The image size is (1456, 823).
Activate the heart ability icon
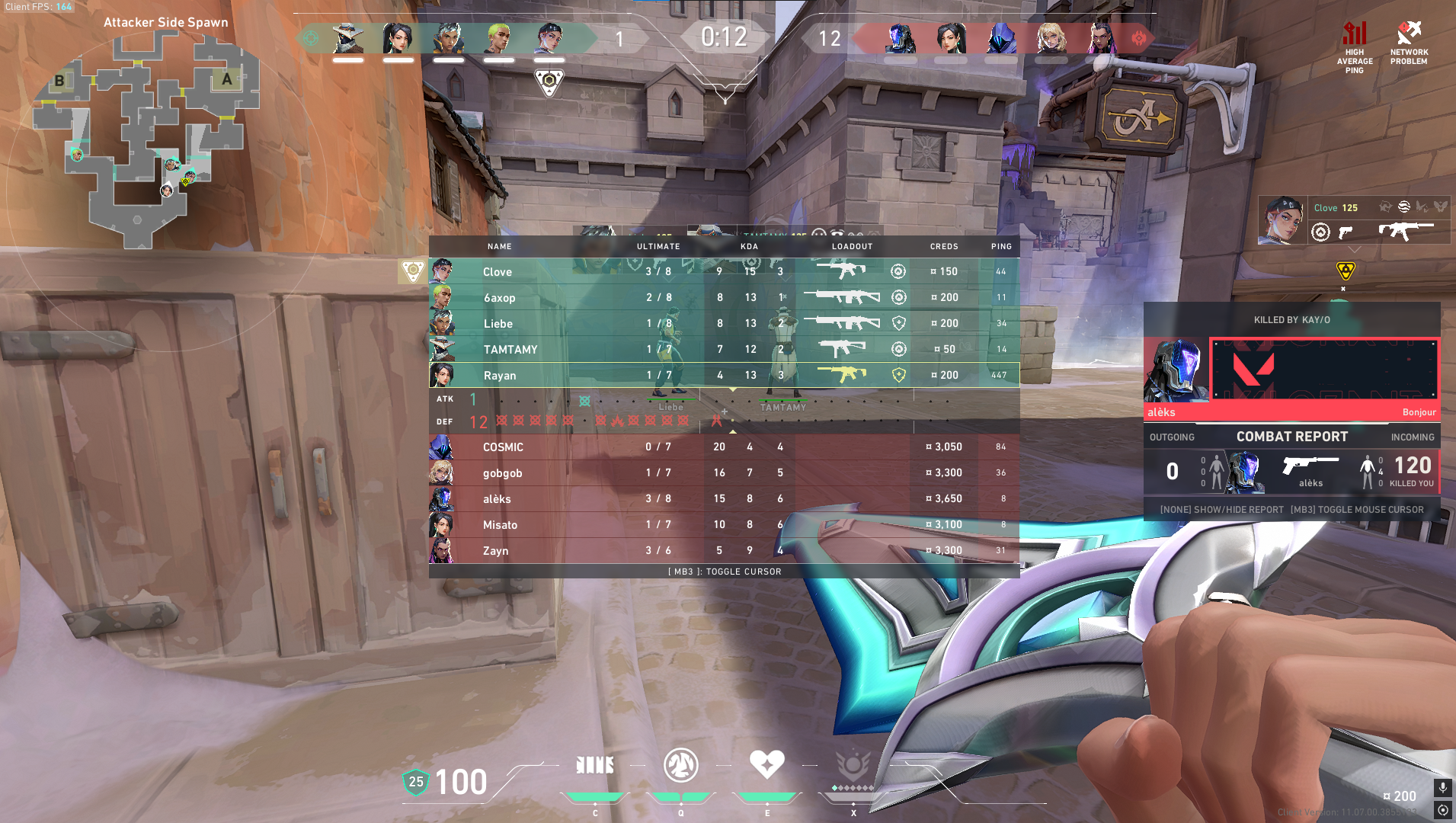coord(766,765)
